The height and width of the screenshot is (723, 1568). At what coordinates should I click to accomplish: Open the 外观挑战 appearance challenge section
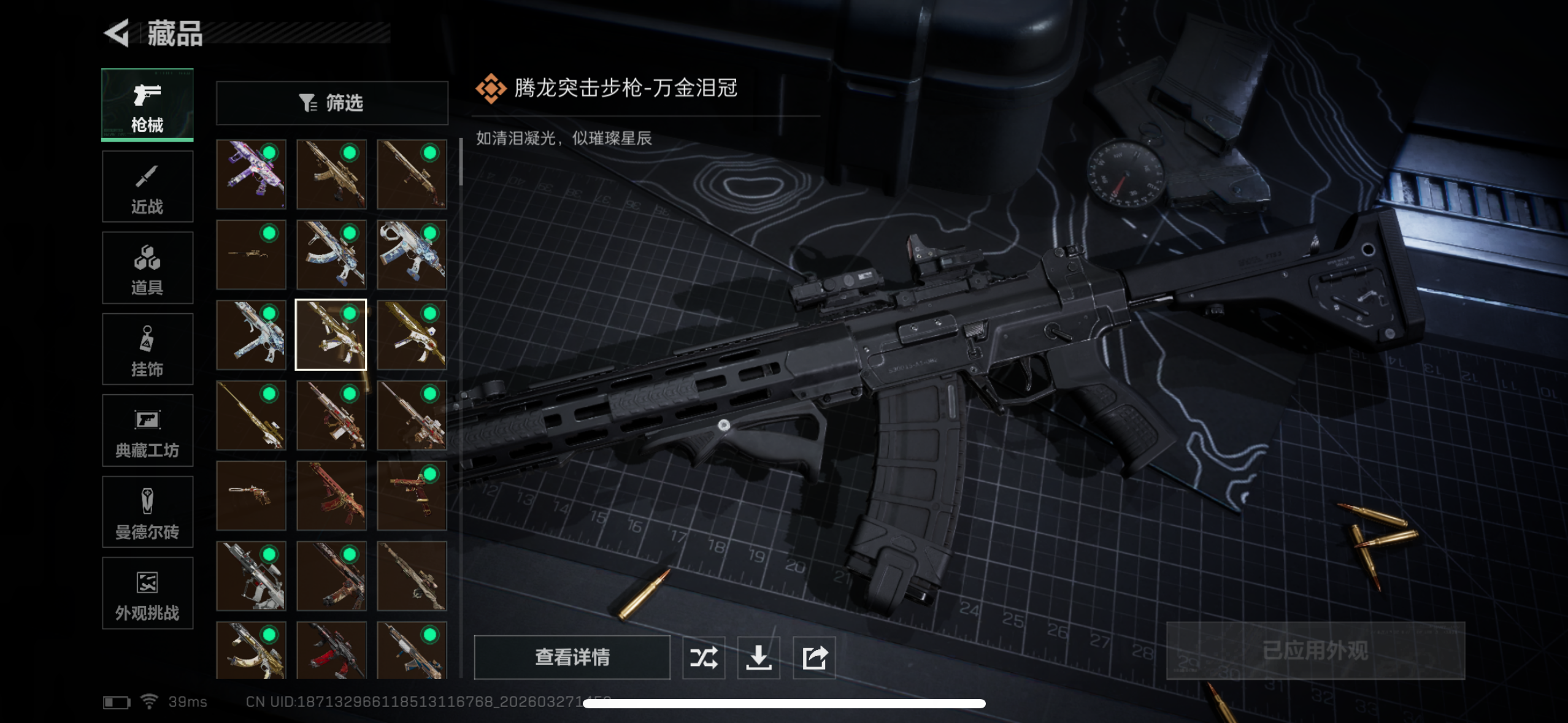pos(147,593)
